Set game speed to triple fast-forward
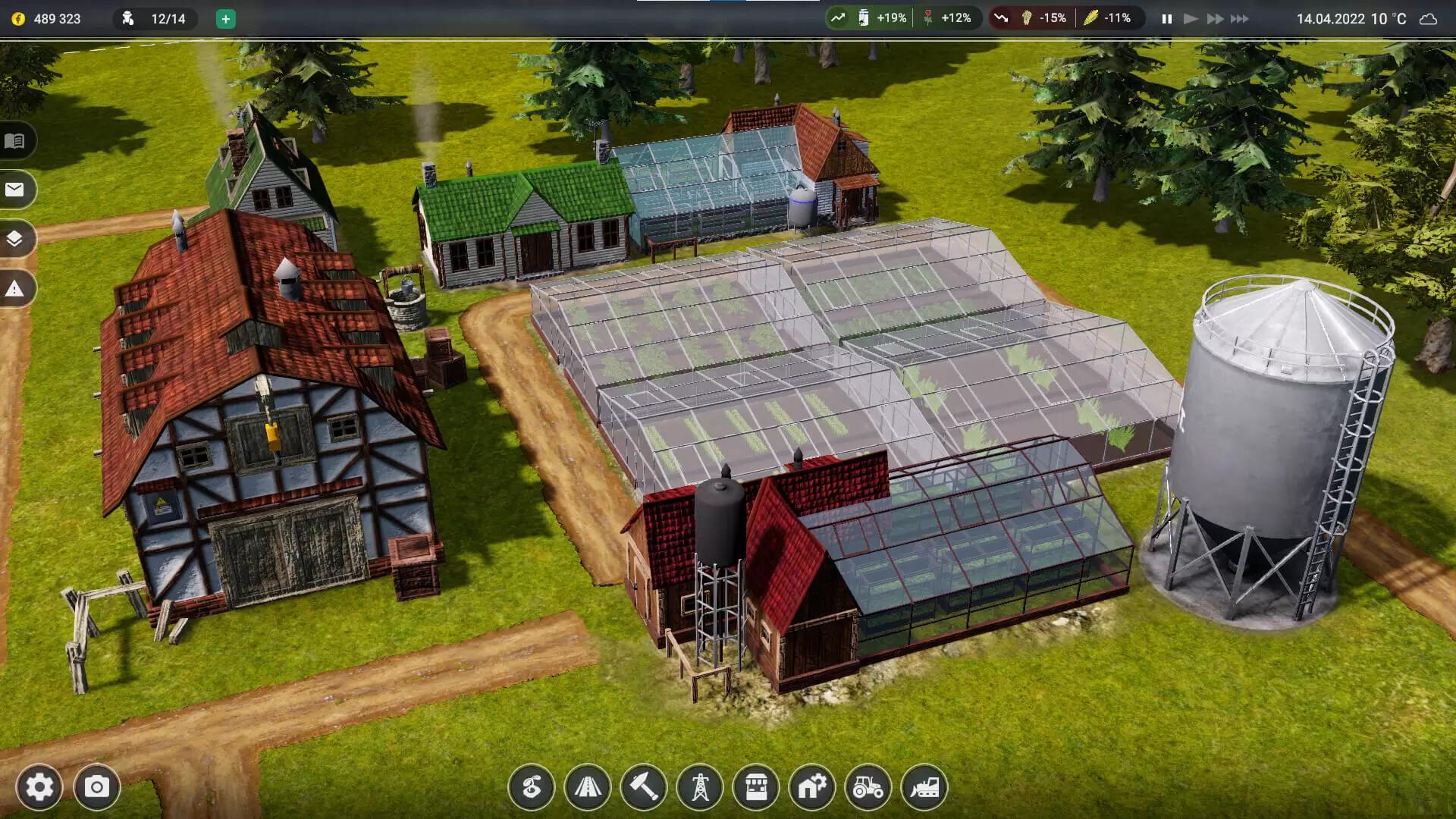Viewport: 1456px width, 819px height. click(x=1240, y=19)
